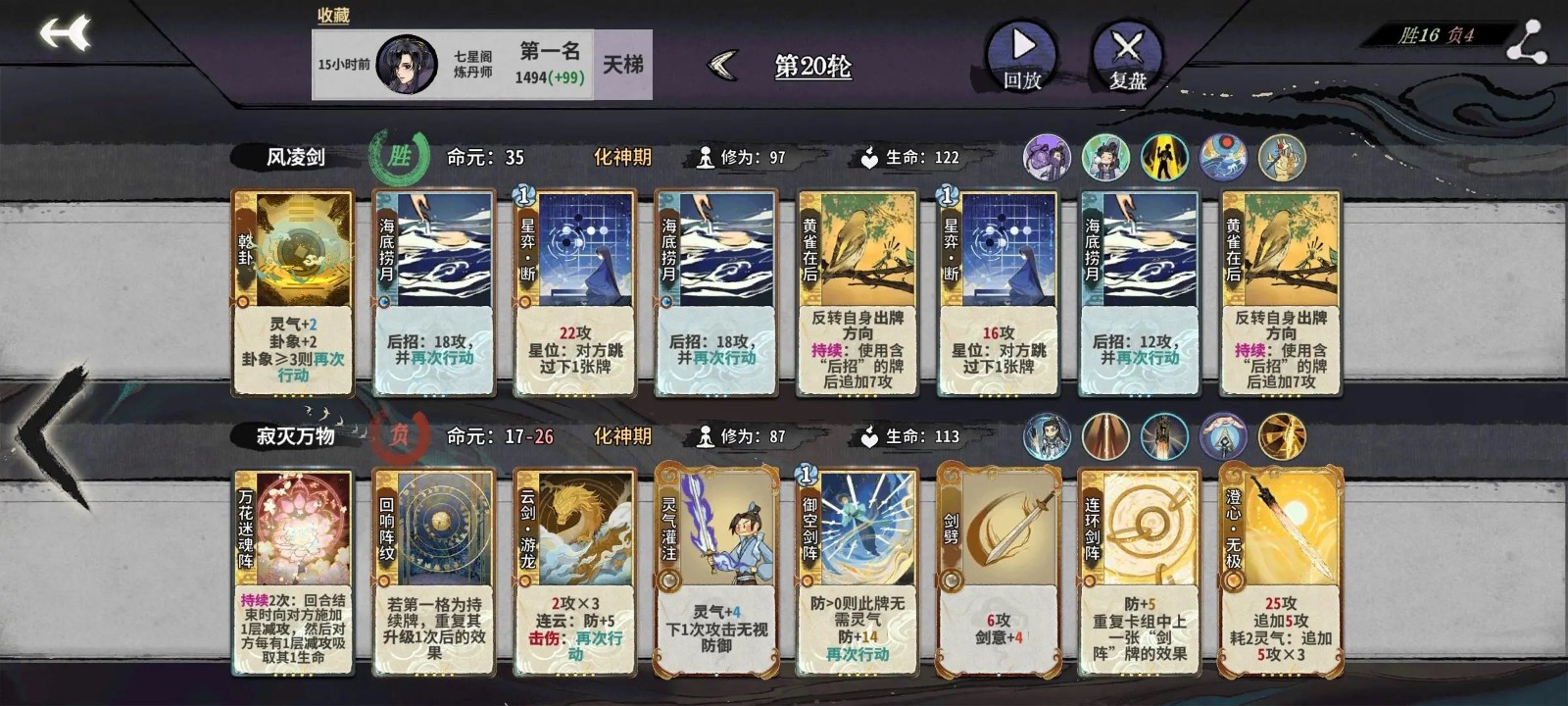Tap 寂灭万物's golden sword talent icon
This screenshot has width=1568, height=706.
pos(1282,437)
